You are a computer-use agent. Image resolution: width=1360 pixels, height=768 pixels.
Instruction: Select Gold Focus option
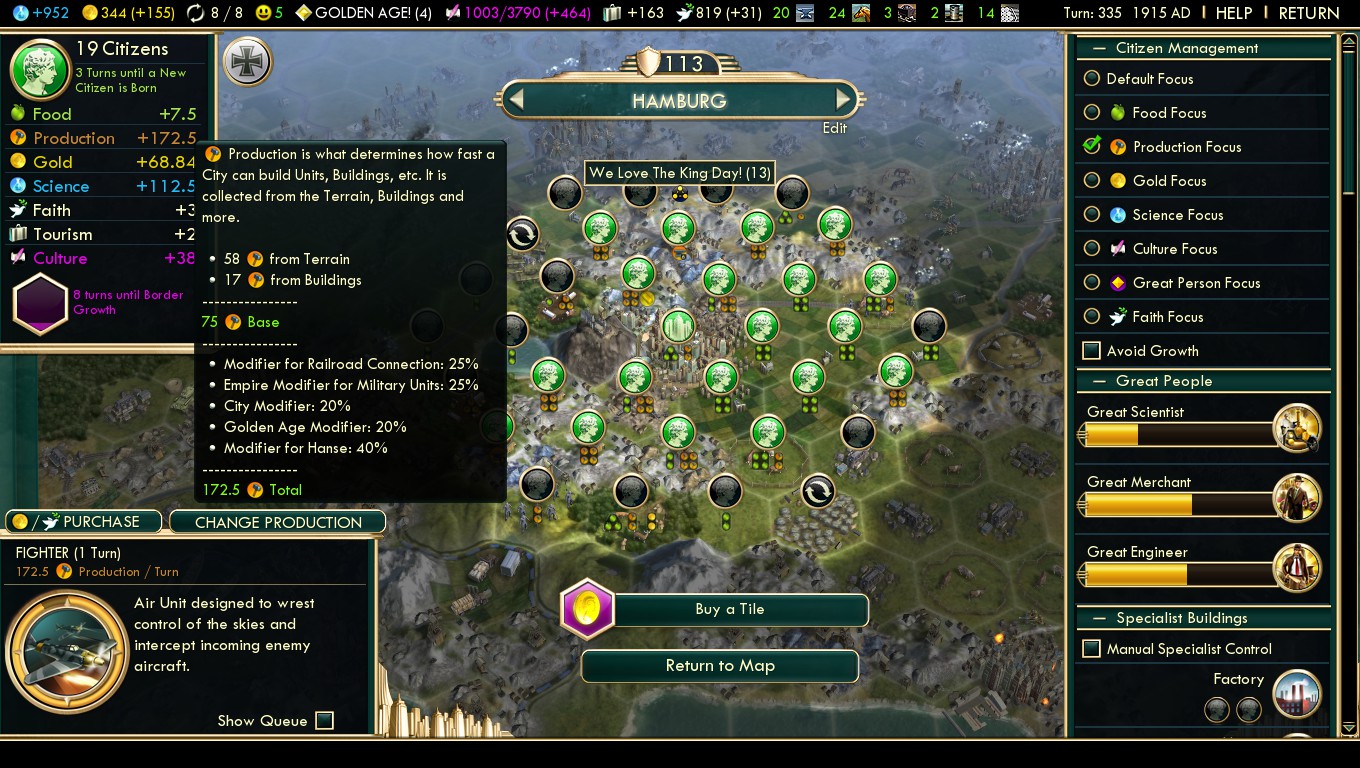(x=1092, y=181)
